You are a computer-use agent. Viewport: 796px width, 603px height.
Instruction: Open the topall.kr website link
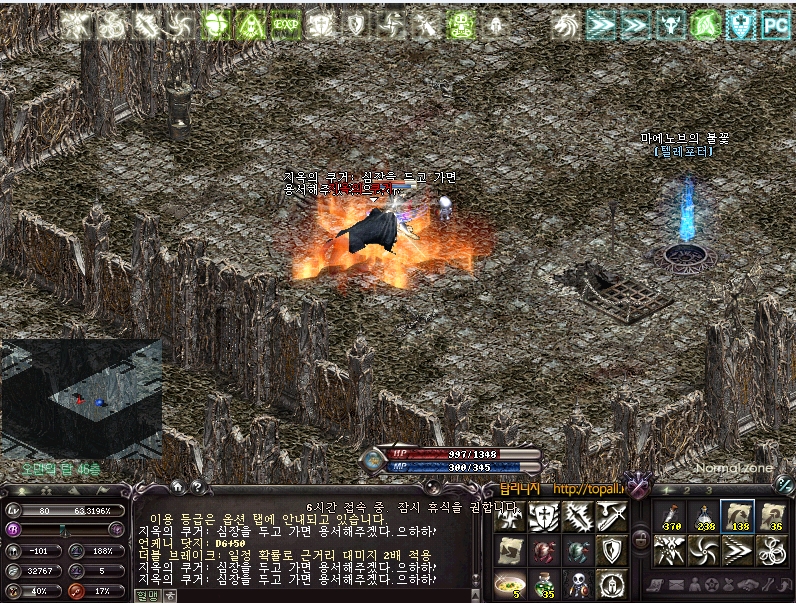coord(589,489)
